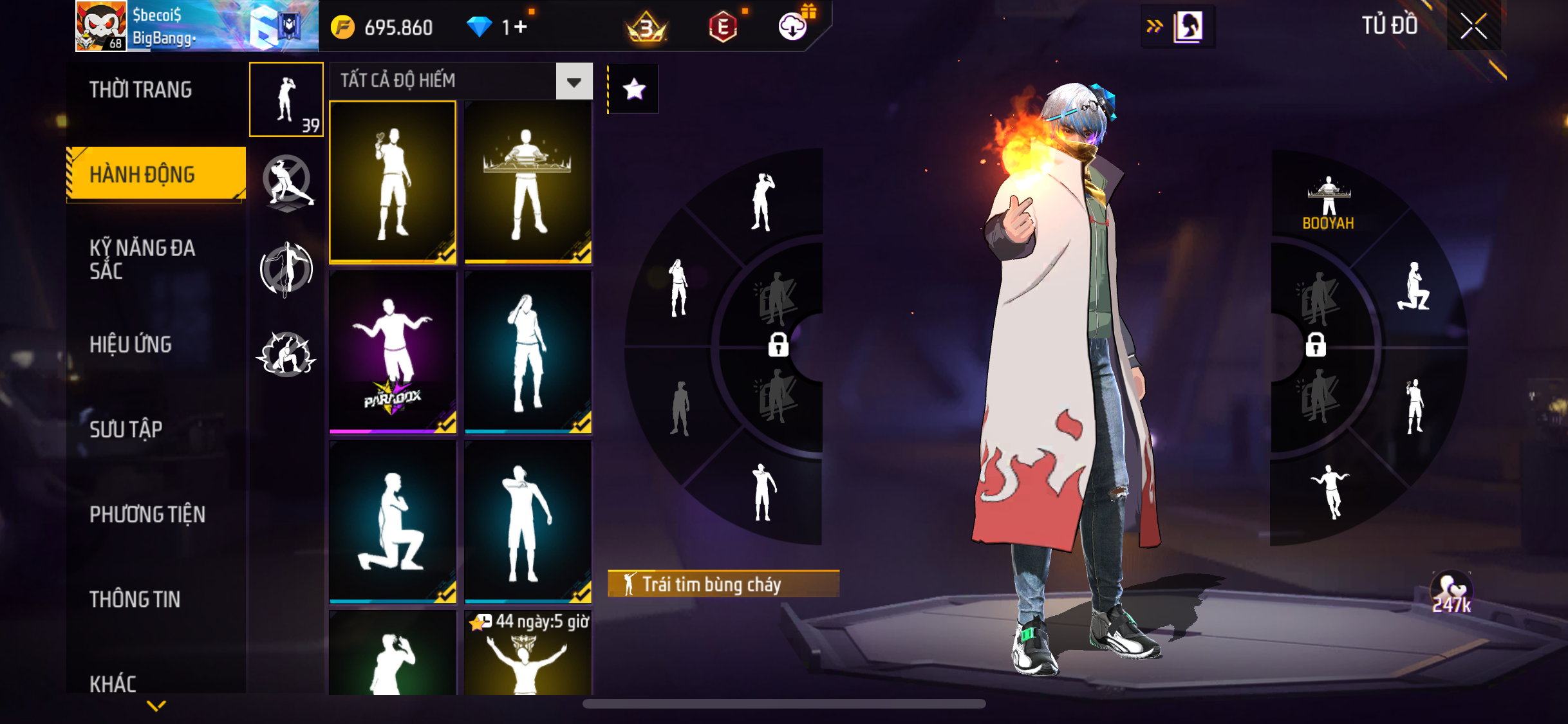This screenshot has width=1568, height=724.
Task: Choose the kneeling emote tile
Action: 393,521
